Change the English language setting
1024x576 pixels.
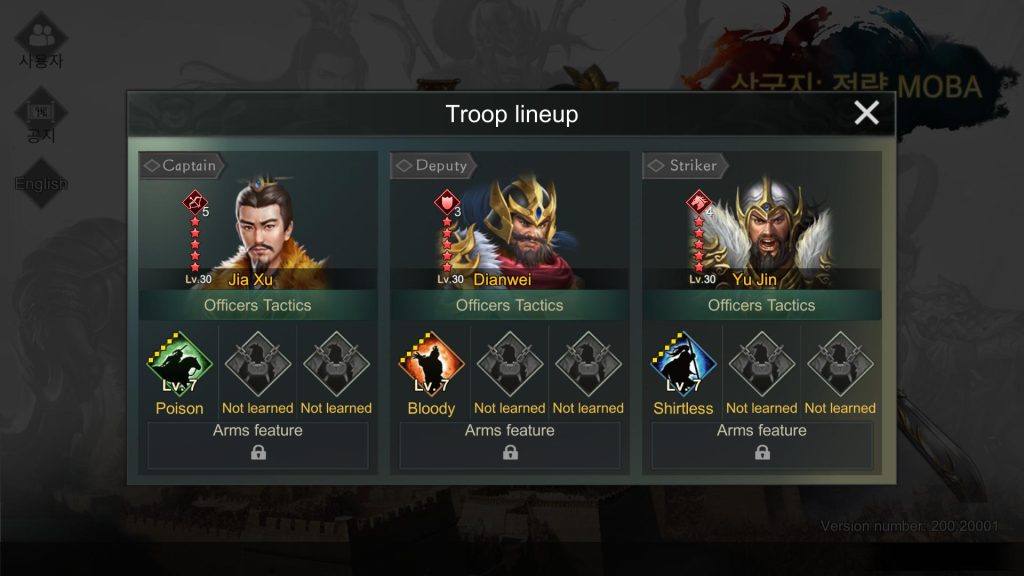click(x=41, y=184)
